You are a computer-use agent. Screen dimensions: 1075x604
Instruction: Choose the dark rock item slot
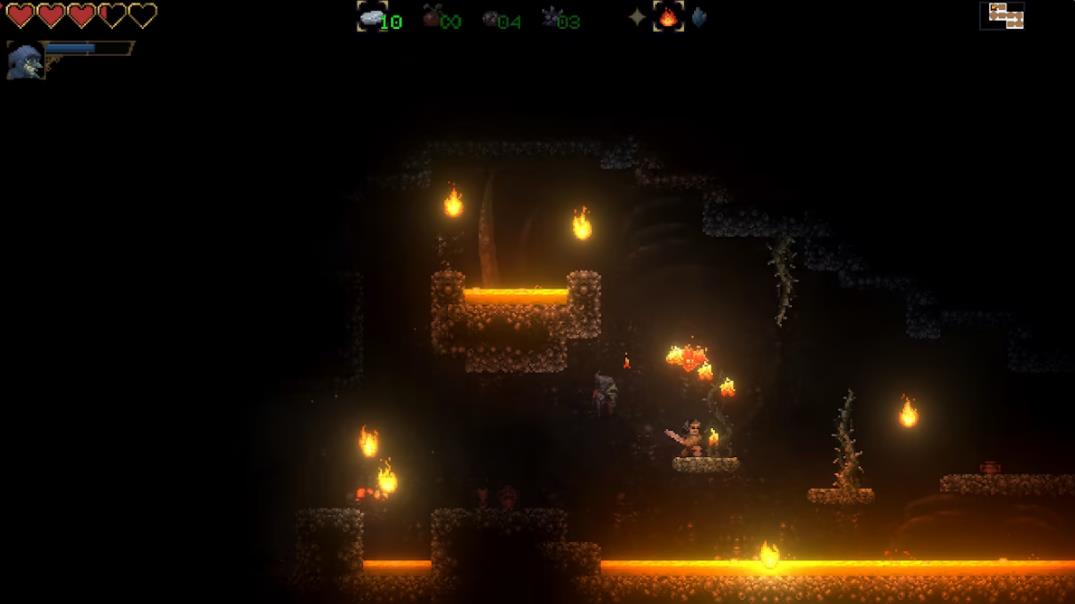click(491, 18)
